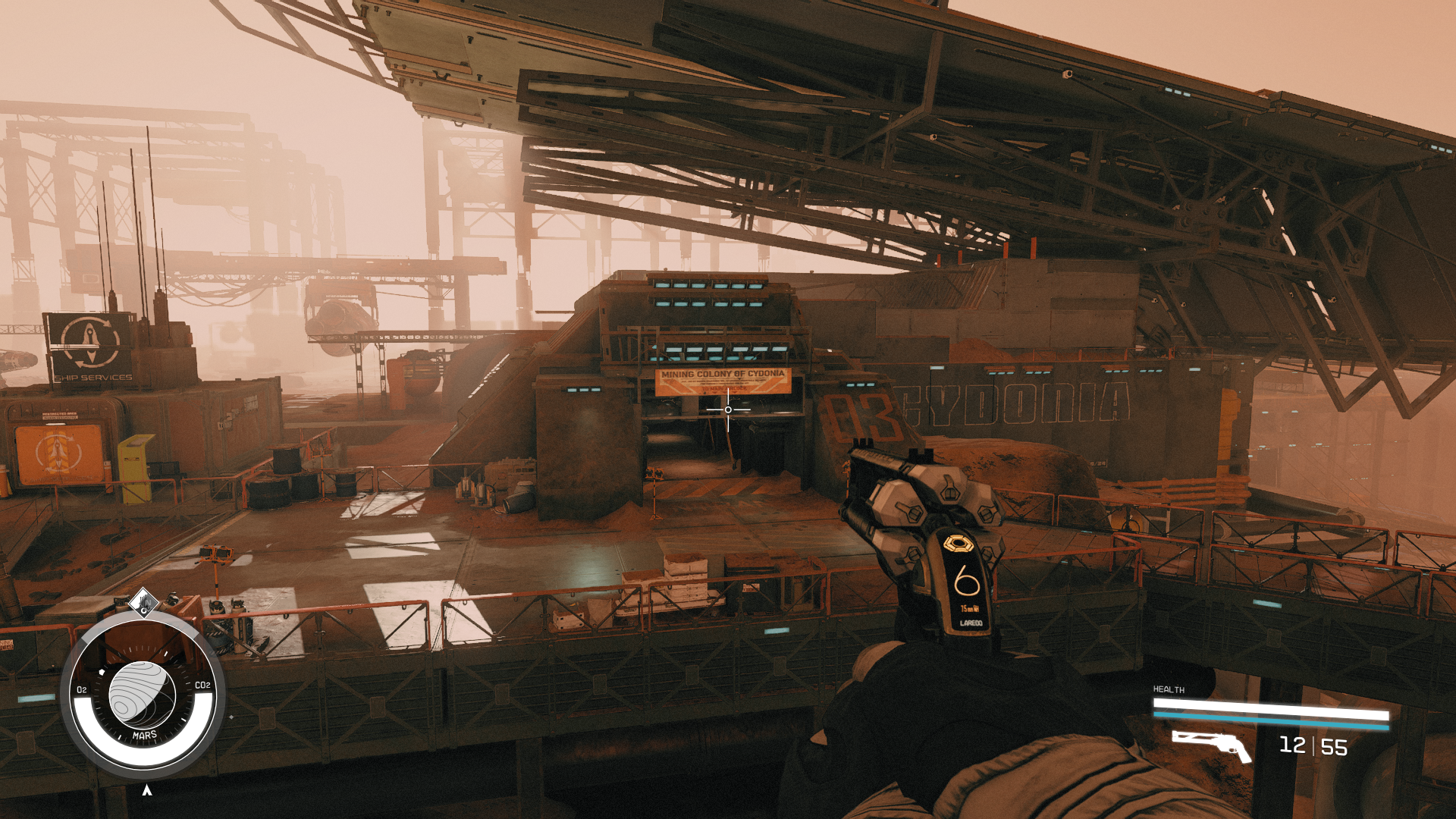The width and height of the screenshot is (1456, 819).
Task: Click the Mars planet watch compass
Action: (x=143, y=695)
